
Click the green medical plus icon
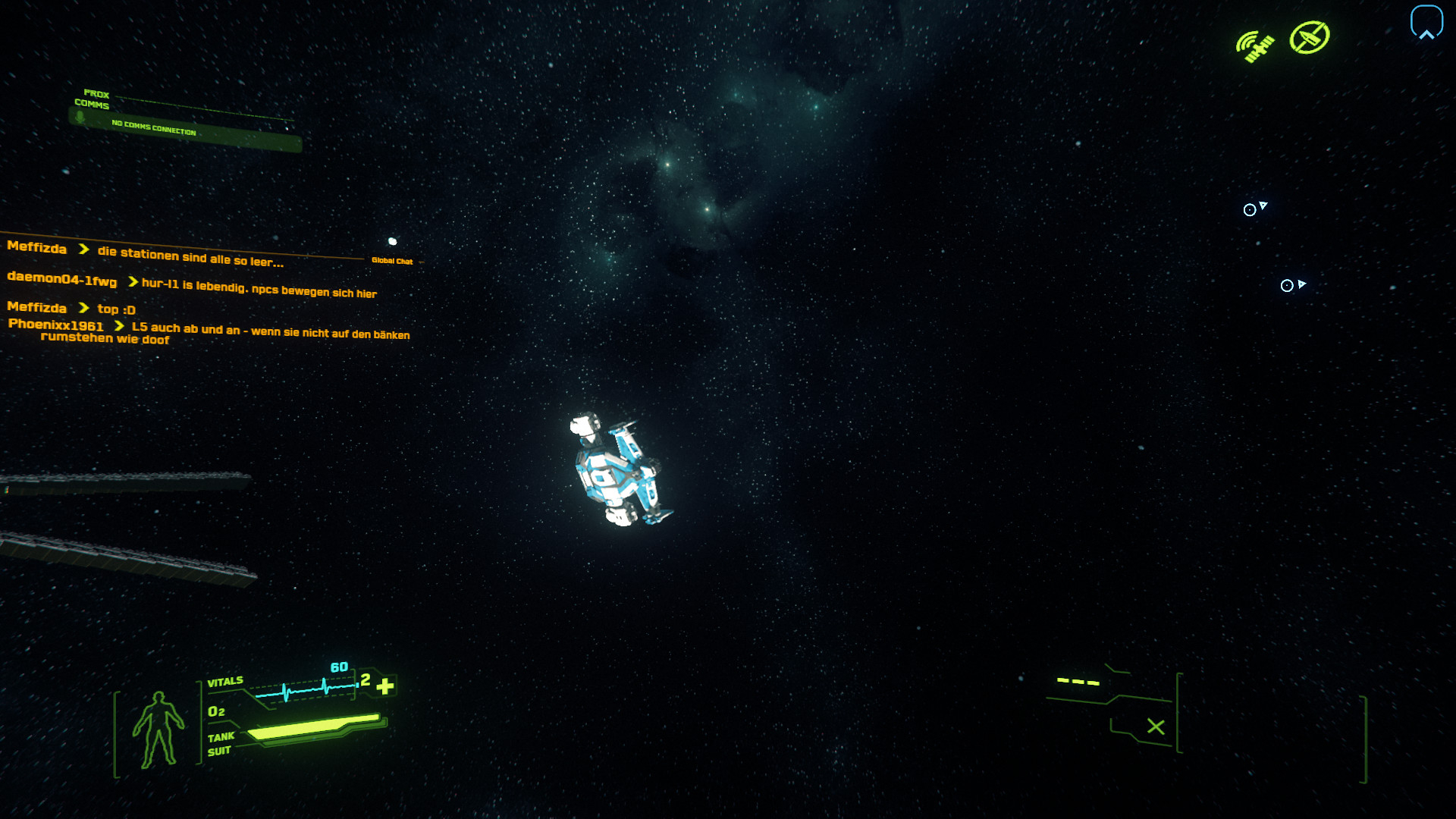tap(385, 686)
